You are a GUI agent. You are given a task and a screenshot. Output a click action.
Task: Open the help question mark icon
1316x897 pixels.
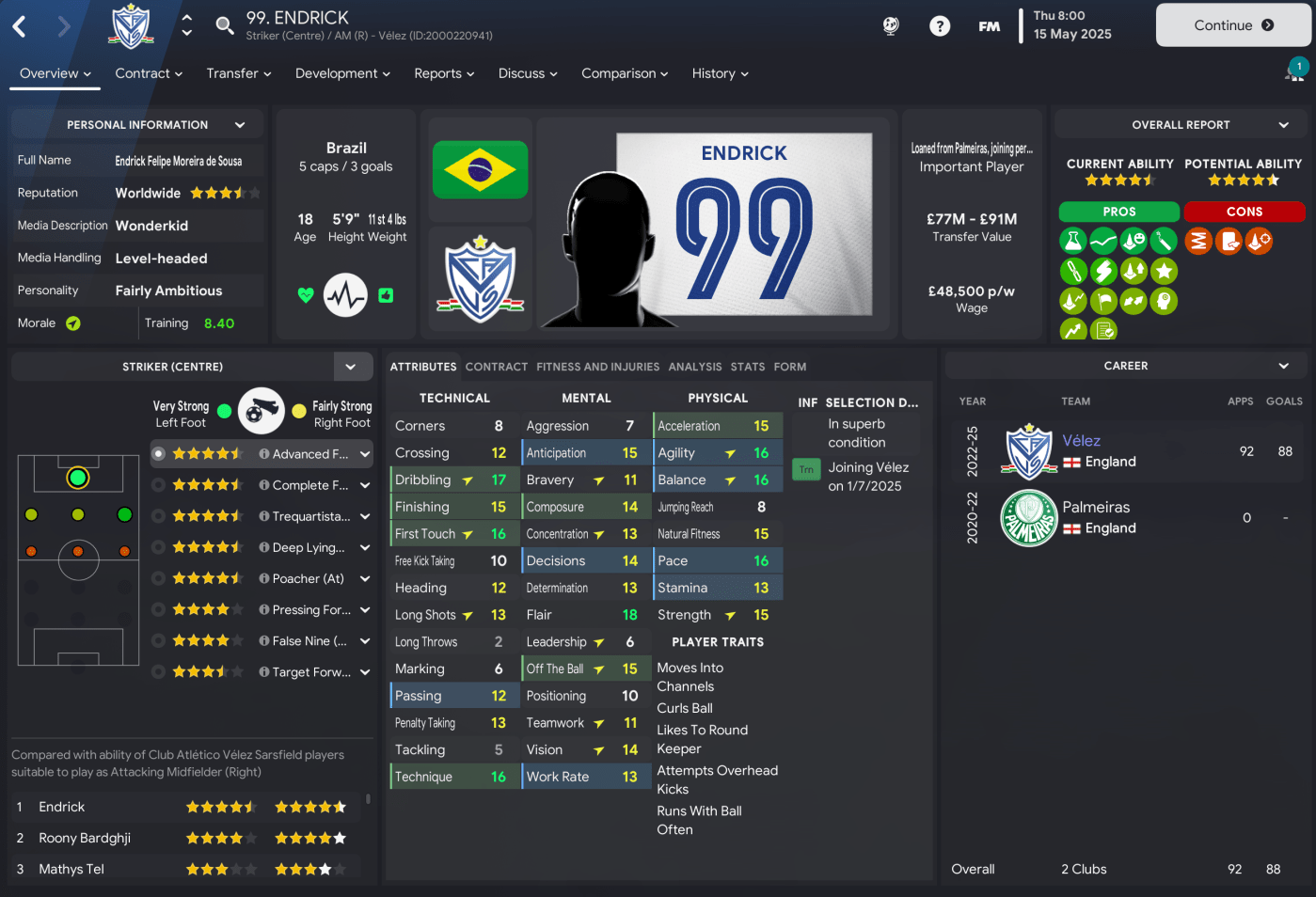click(940, 26)
